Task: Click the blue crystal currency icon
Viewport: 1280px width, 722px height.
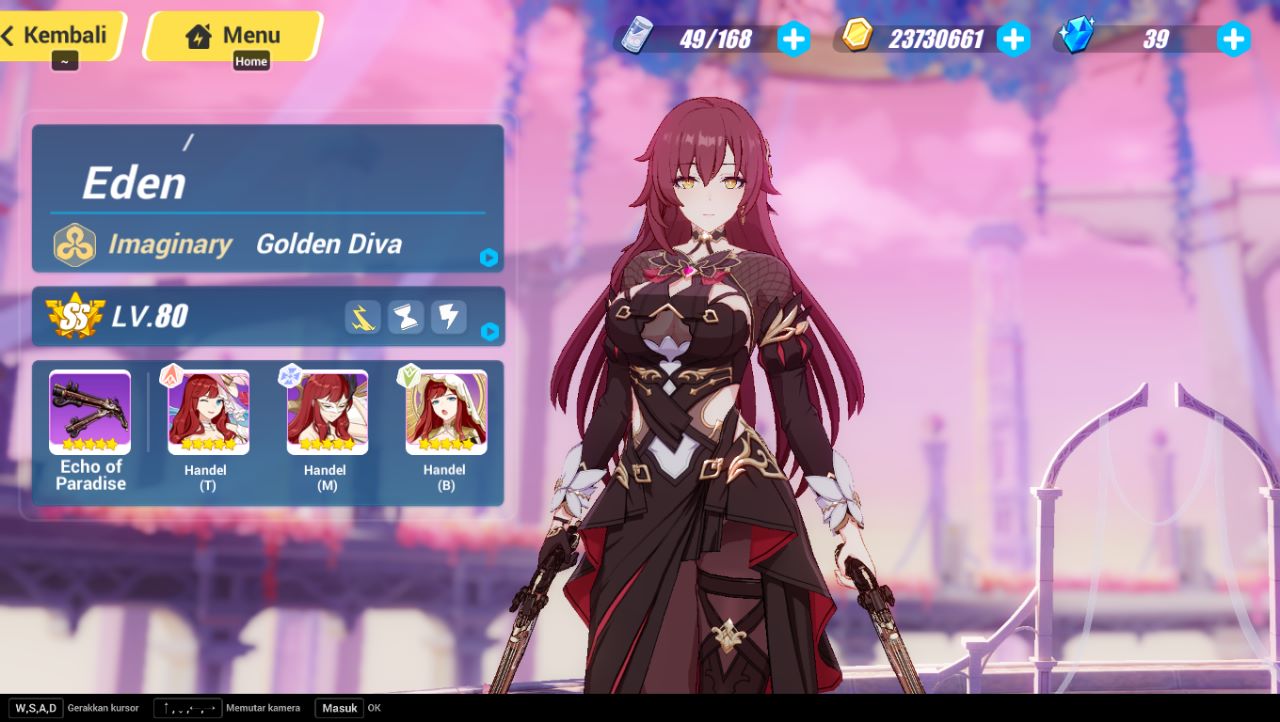Action: click(1077, 38)
